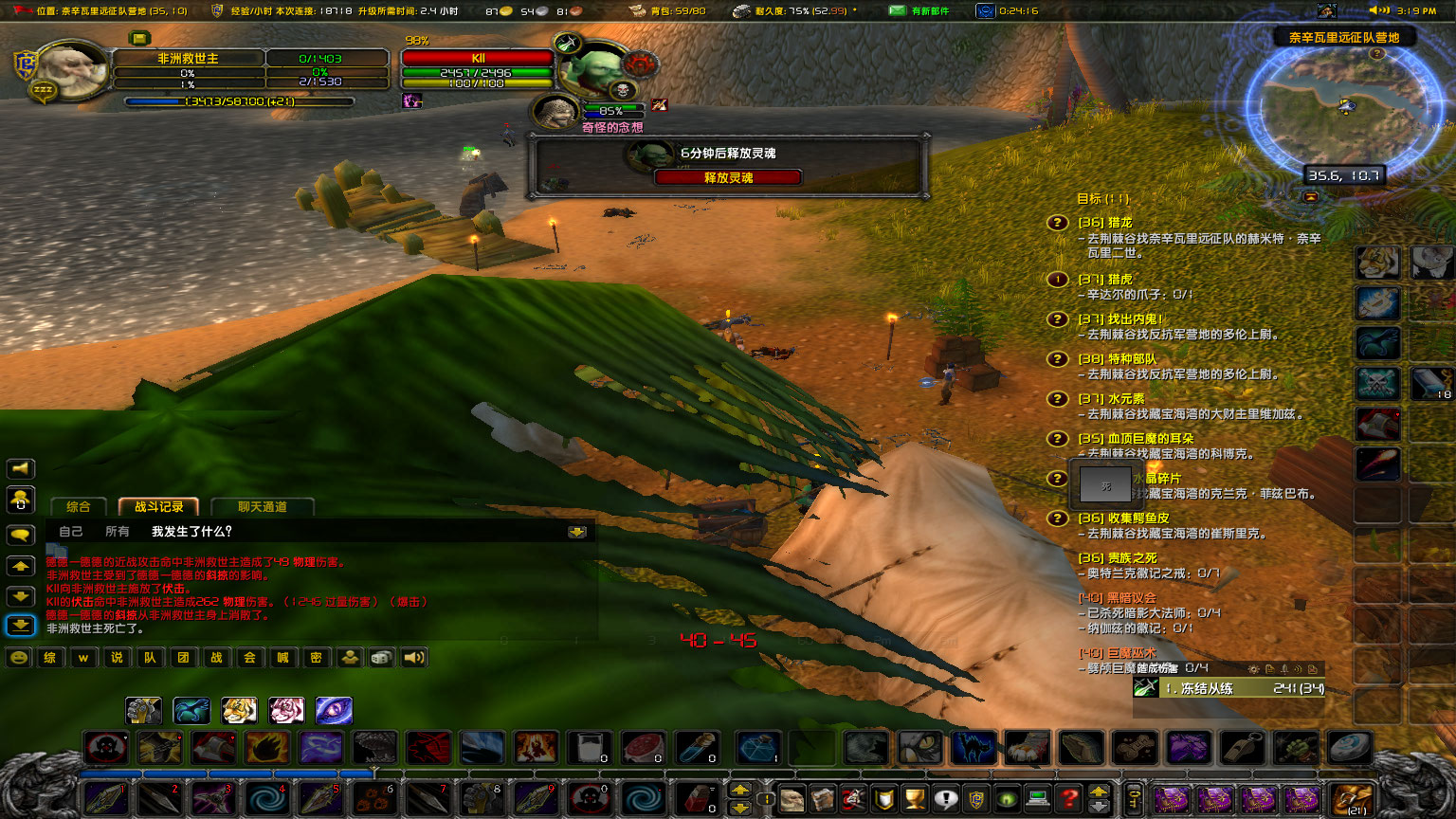Image resolution: width=1456 pixels, height=819 pixels.
Task: Switch to the 综合 chat tab
Action: [x=79, y=506]
